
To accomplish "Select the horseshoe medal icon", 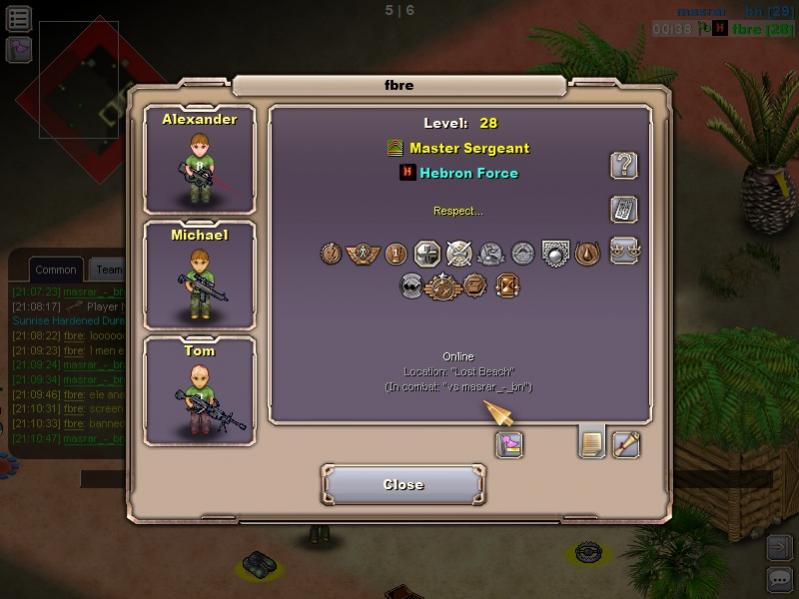I will point(587,254).
